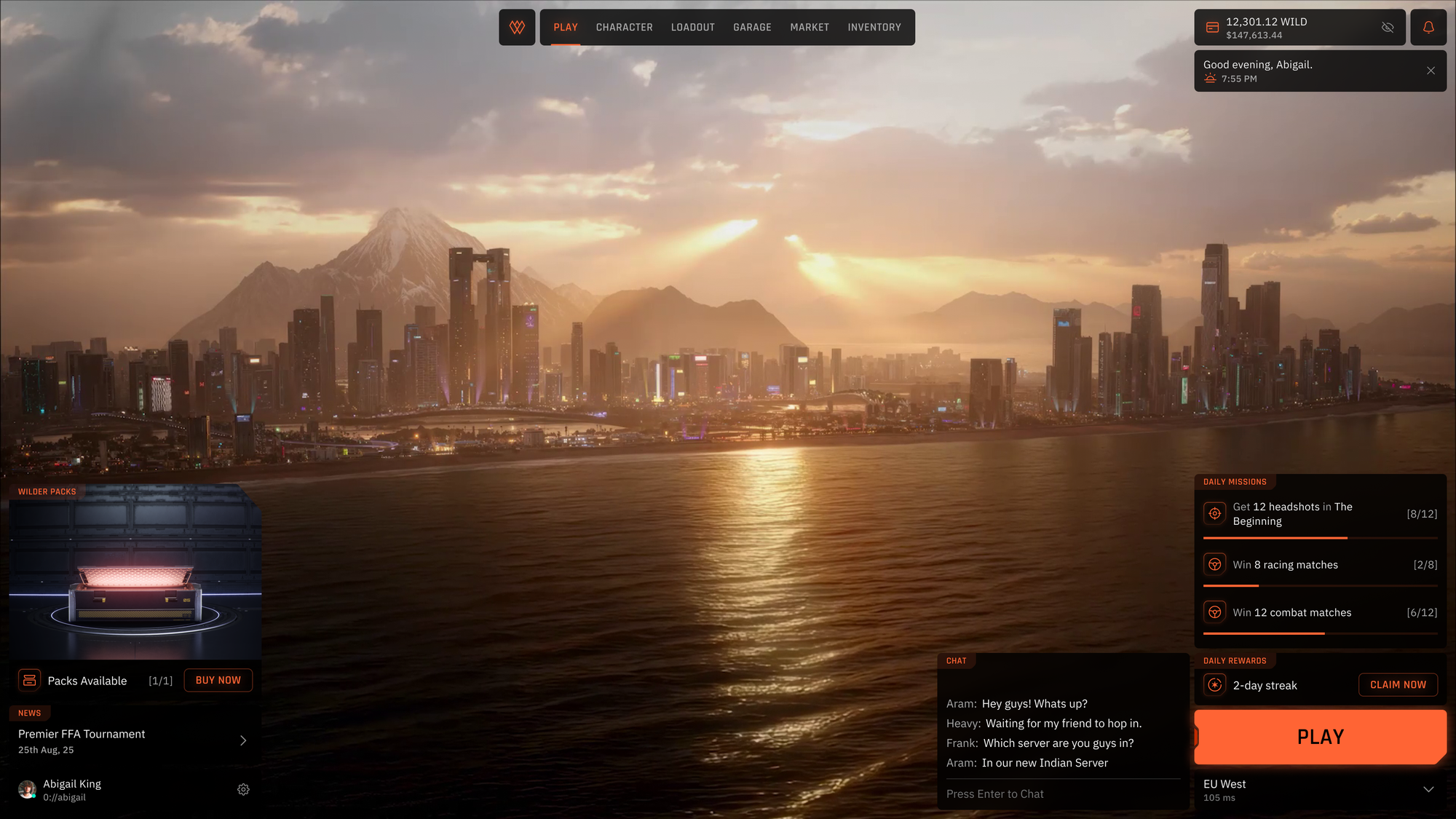Open the Loadout tab
Screen dimensions: 1456x819
(692, 28)
